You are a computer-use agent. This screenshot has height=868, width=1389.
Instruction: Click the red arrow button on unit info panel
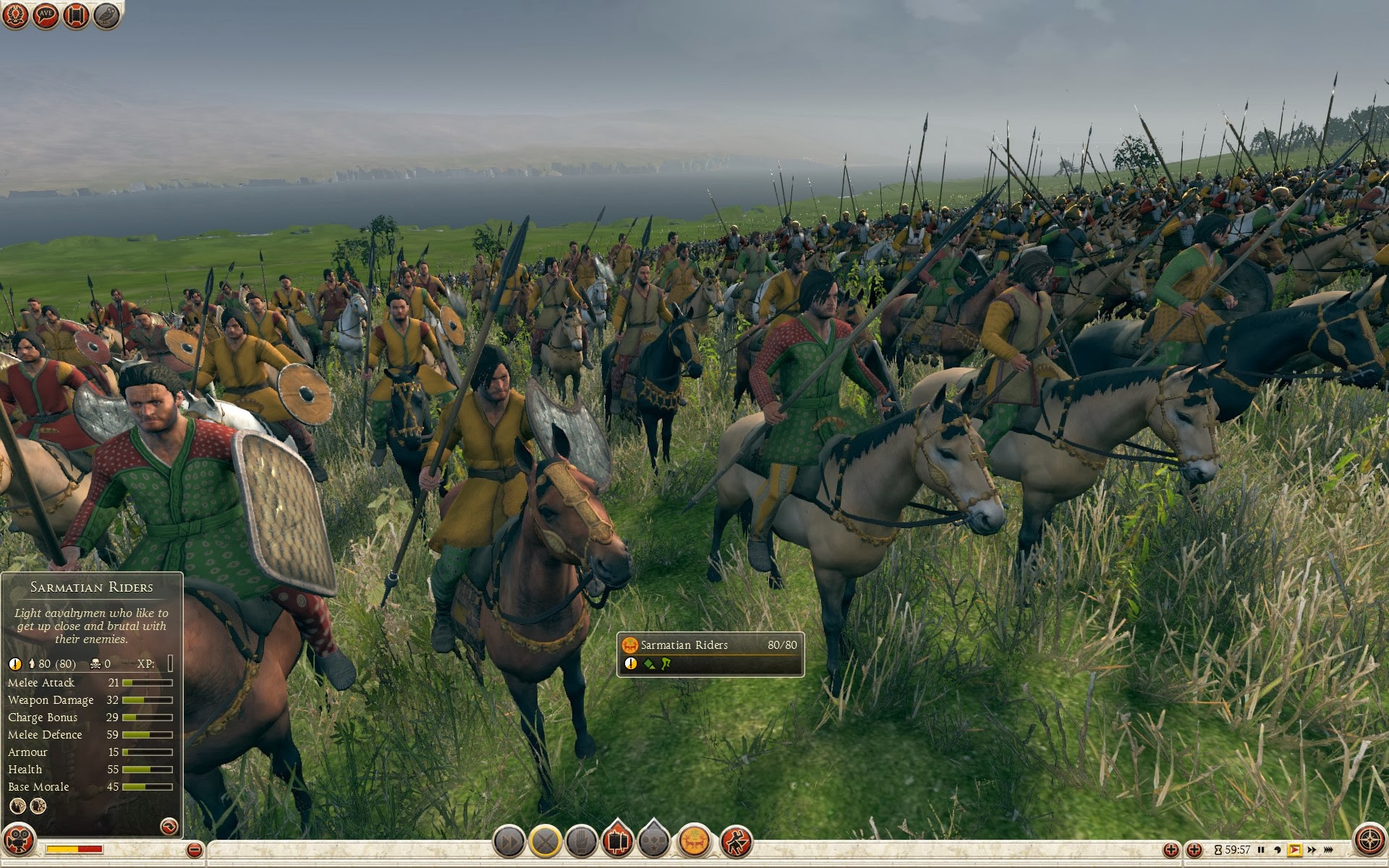pyautogui.click(x=169, y=826)
